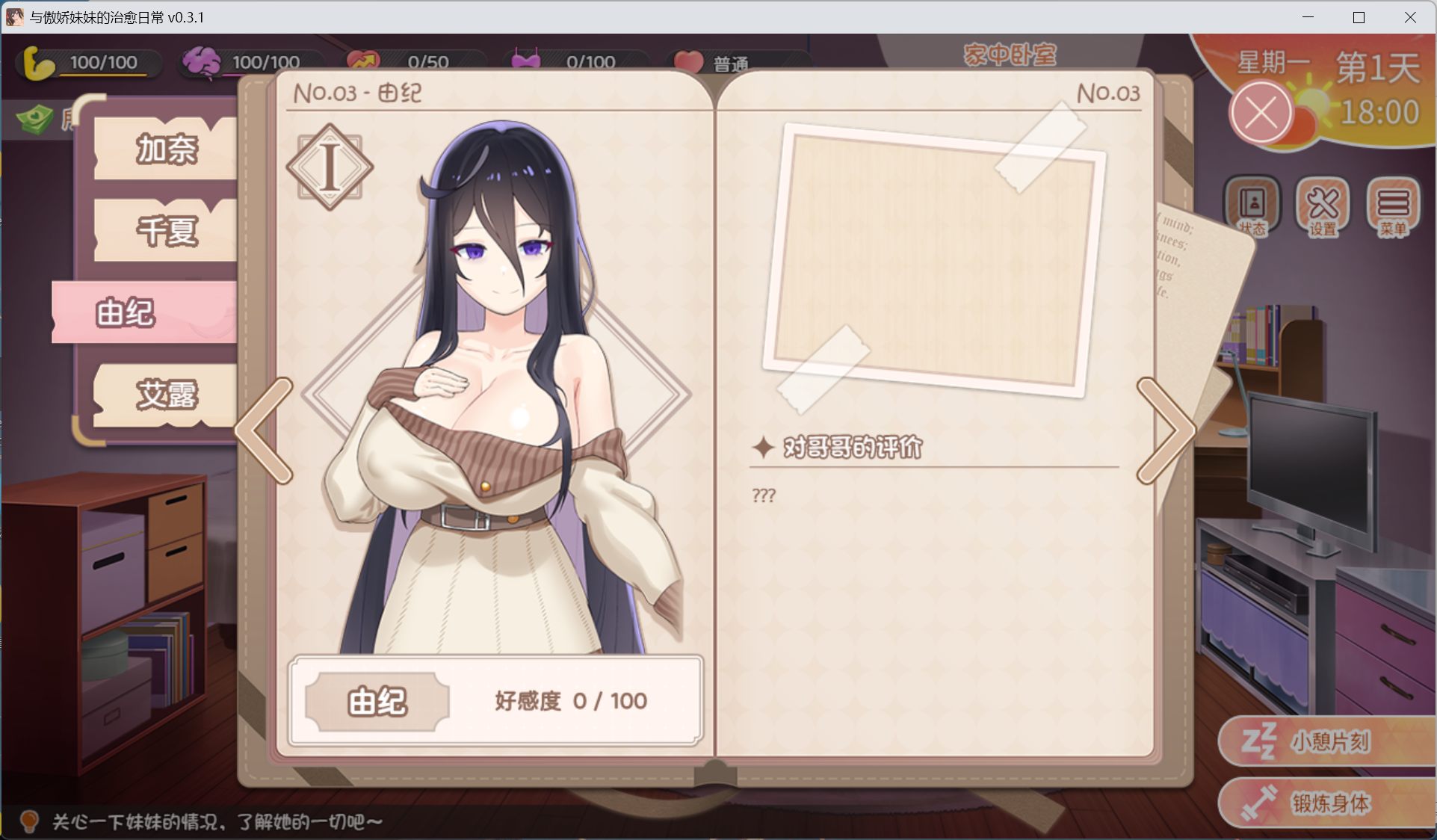Switch to the 千夏 character tab
This screenshot has height=840, width=1437.
pyautogui.click(x=165, y=231)
